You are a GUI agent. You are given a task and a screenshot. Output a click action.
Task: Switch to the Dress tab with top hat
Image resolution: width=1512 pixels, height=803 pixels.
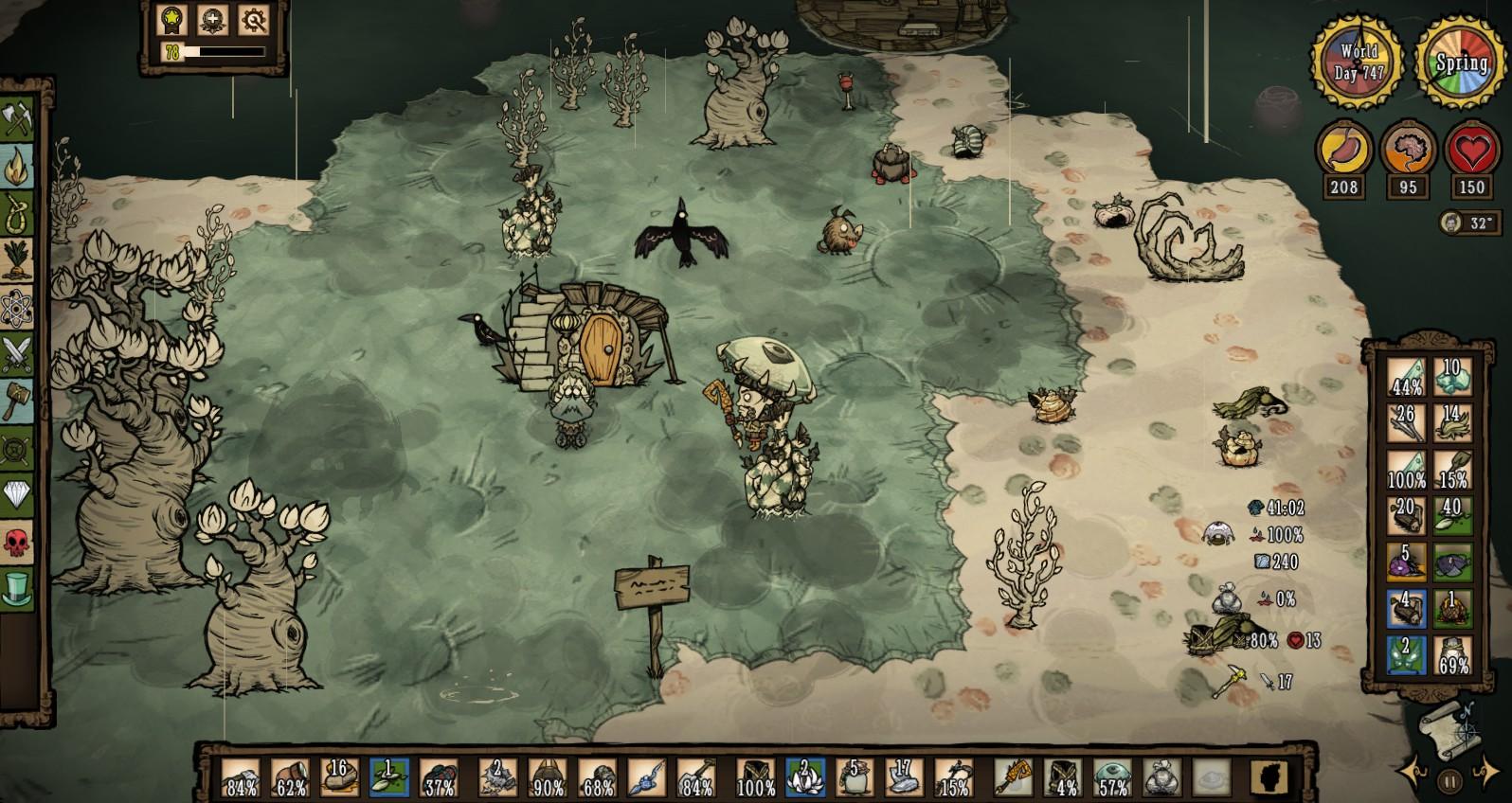[x=17, y=588]
